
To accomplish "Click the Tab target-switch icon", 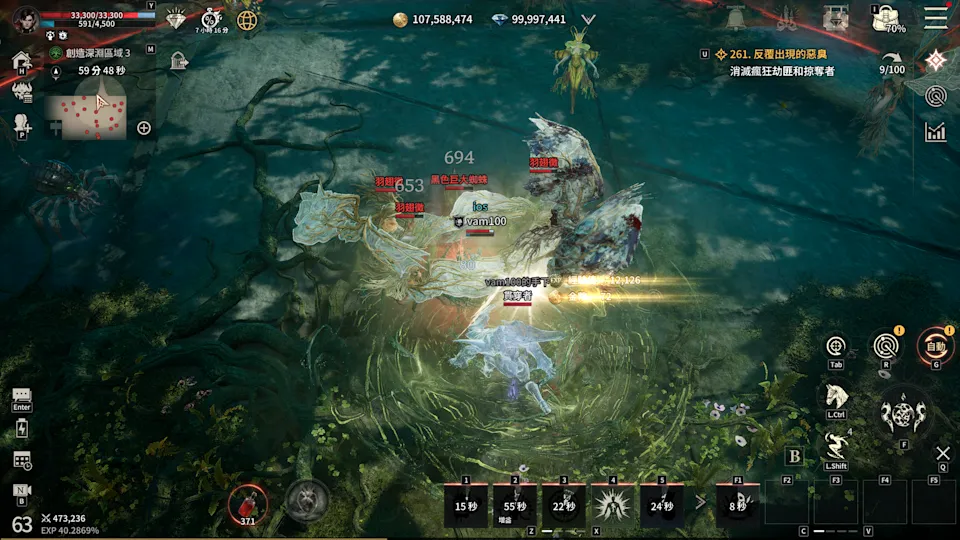I will point(836,346).
